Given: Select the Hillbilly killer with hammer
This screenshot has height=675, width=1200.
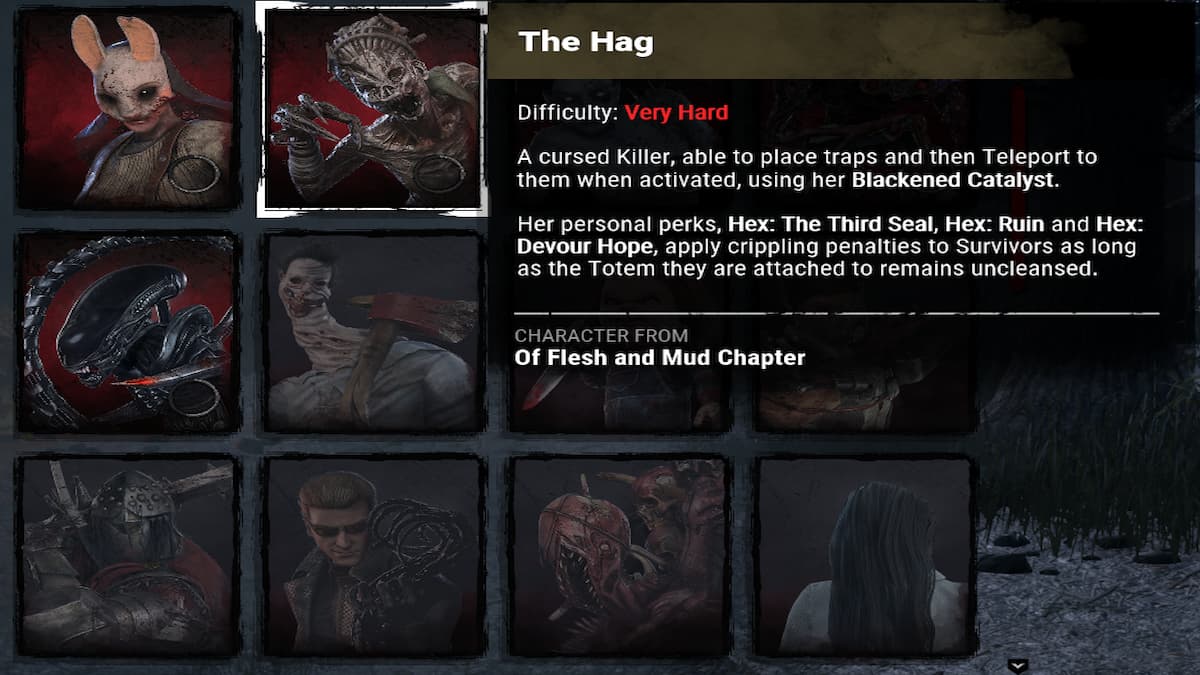Looking at the screenshot, I should tap(372, 333).
